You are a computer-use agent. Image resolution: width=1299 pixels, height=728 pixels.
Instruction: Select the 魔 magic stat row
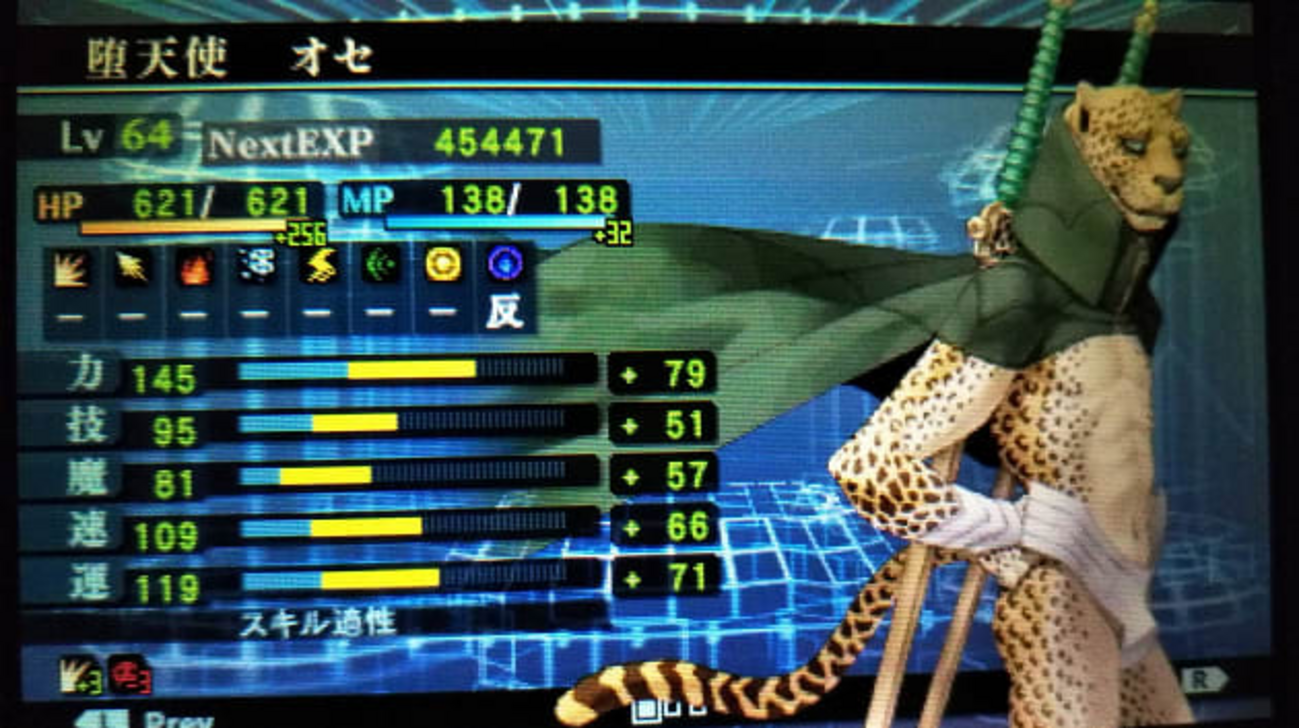[x=368, y=476]
